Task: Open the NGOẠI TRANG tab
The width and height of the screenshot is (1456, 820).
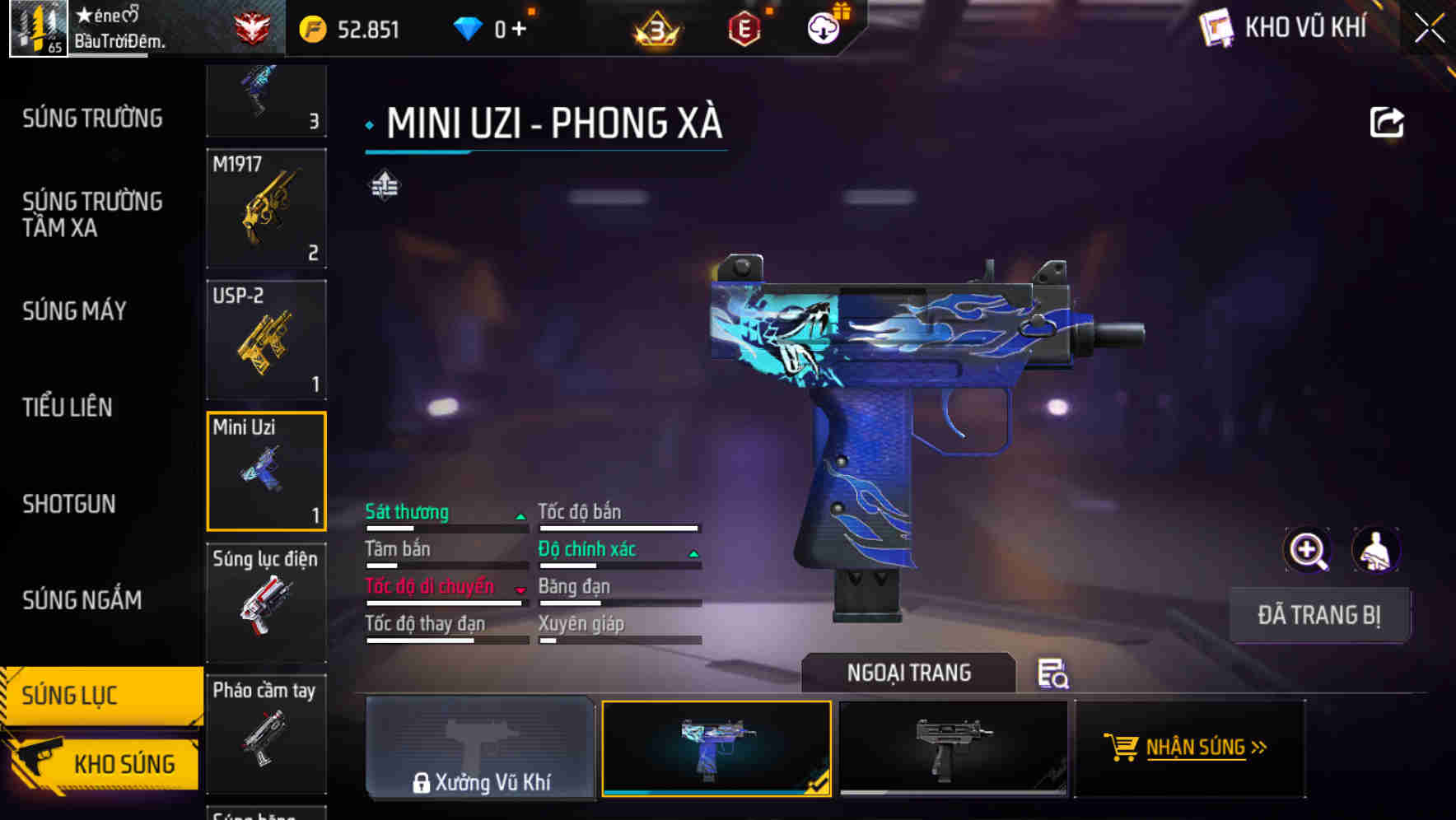Action: point(908,673)
